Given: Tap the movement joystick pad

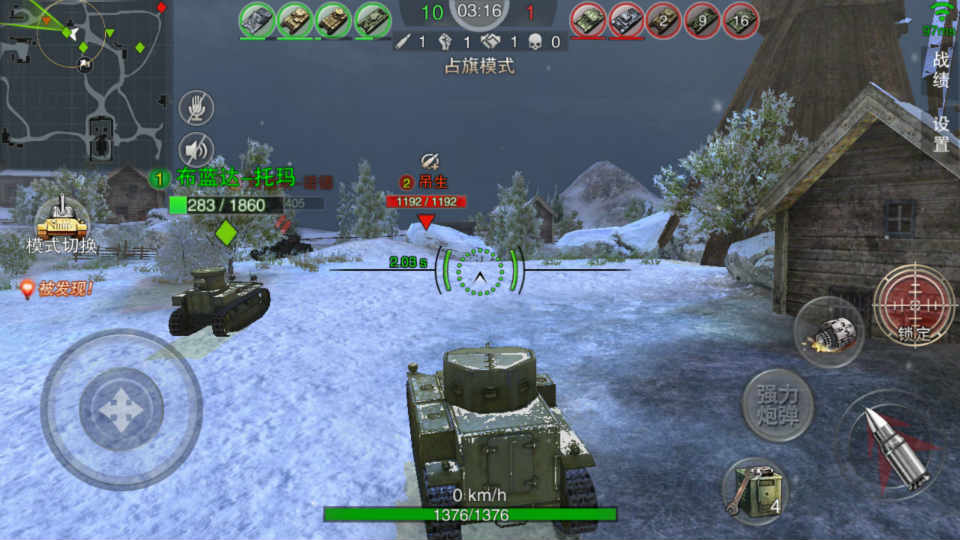Looking at the screenshot, I should 121,409.
